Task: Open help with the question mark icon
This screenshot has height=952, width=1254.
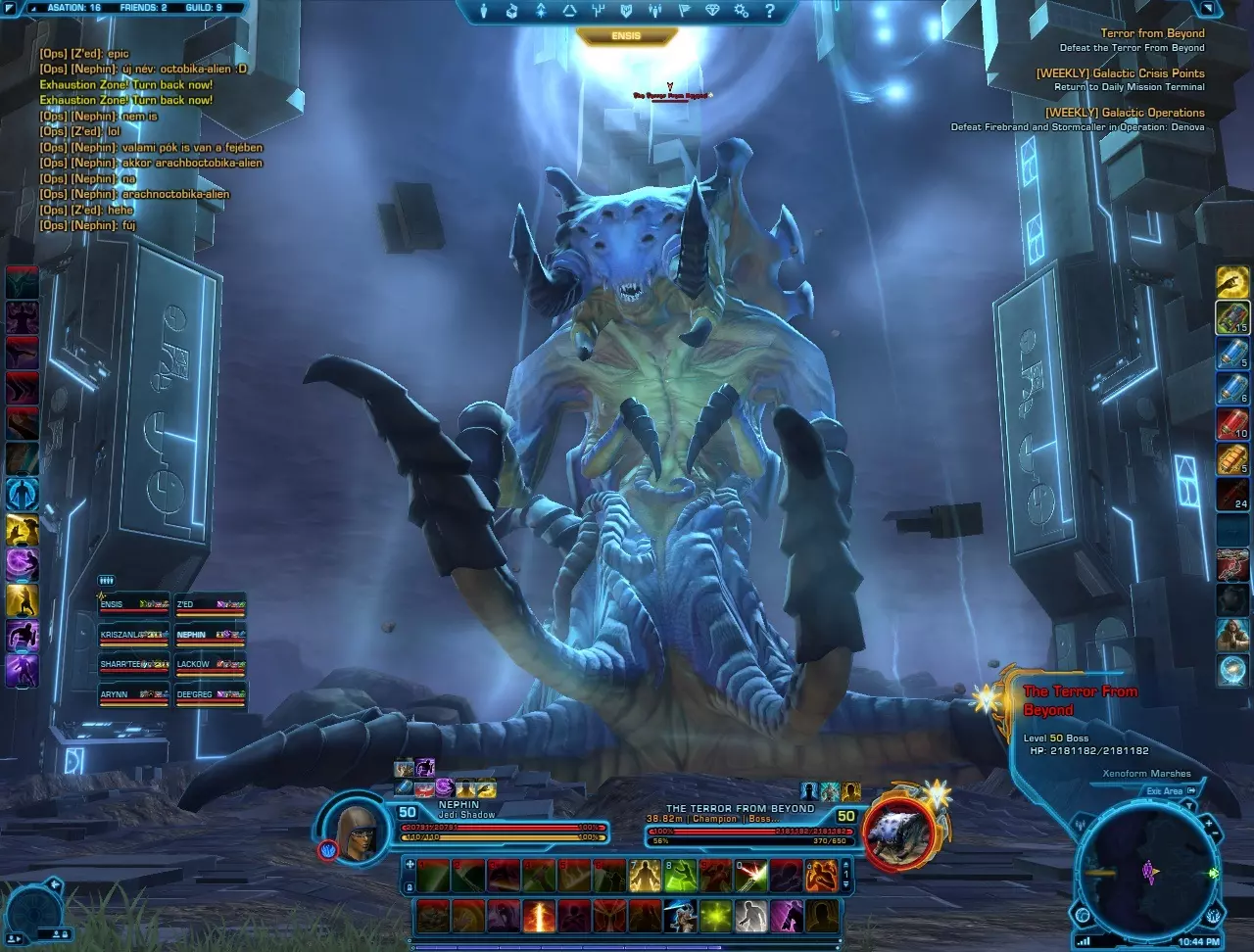Action: click(x=770, y=12)
